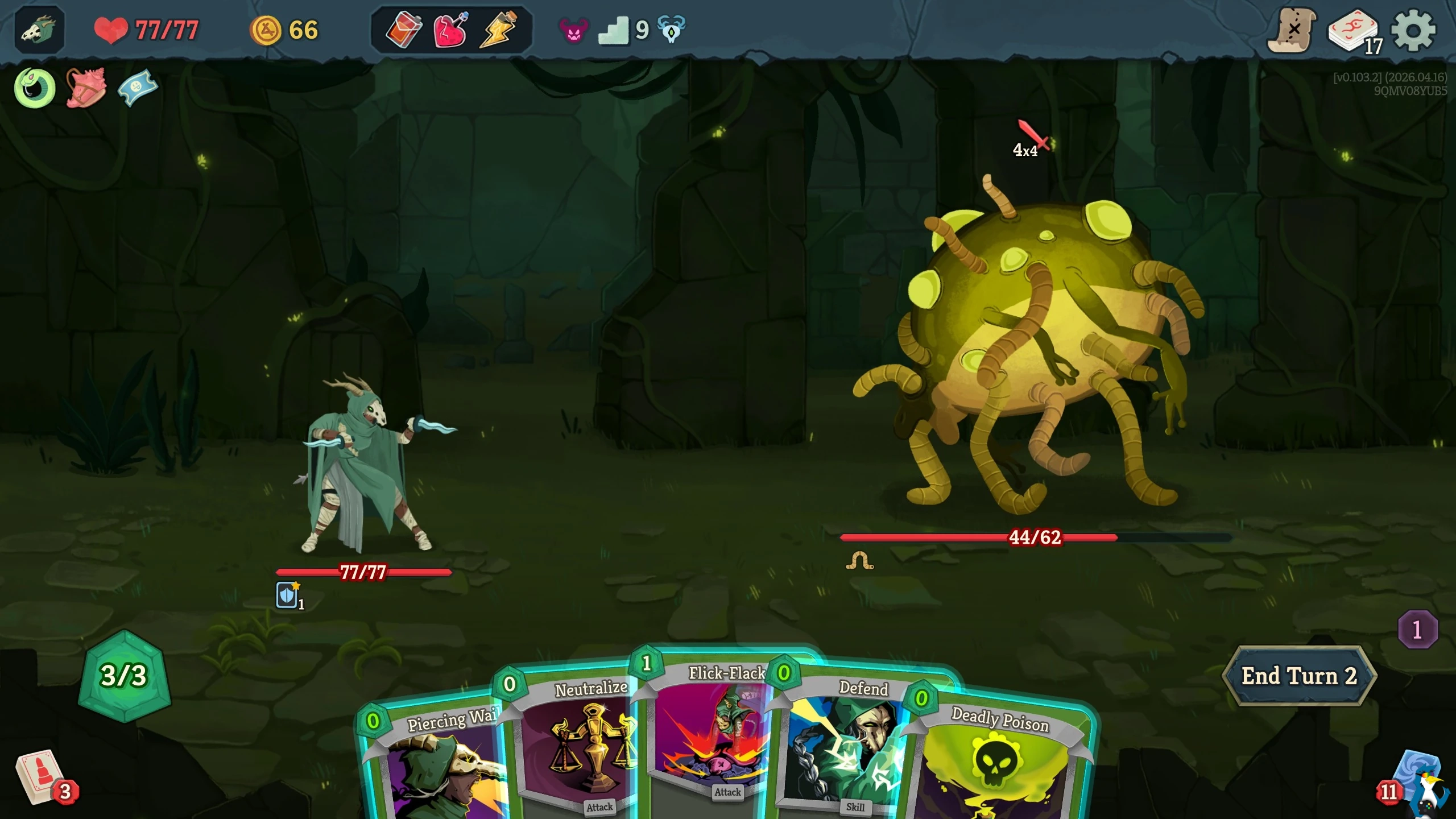Inspect the blue ticket relic
Image resolution: width=1456 pixels, height=819 pixels.
point(137,88)
